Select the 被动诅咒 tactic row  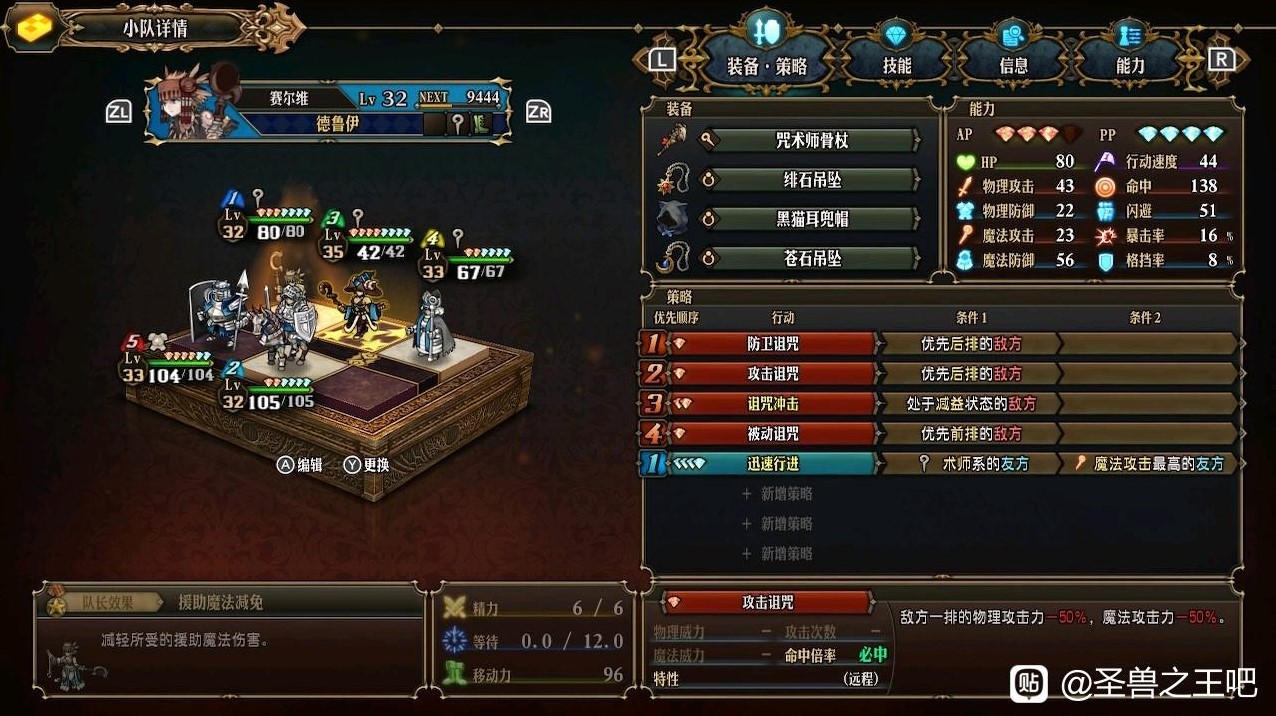[x=772, y=434]
